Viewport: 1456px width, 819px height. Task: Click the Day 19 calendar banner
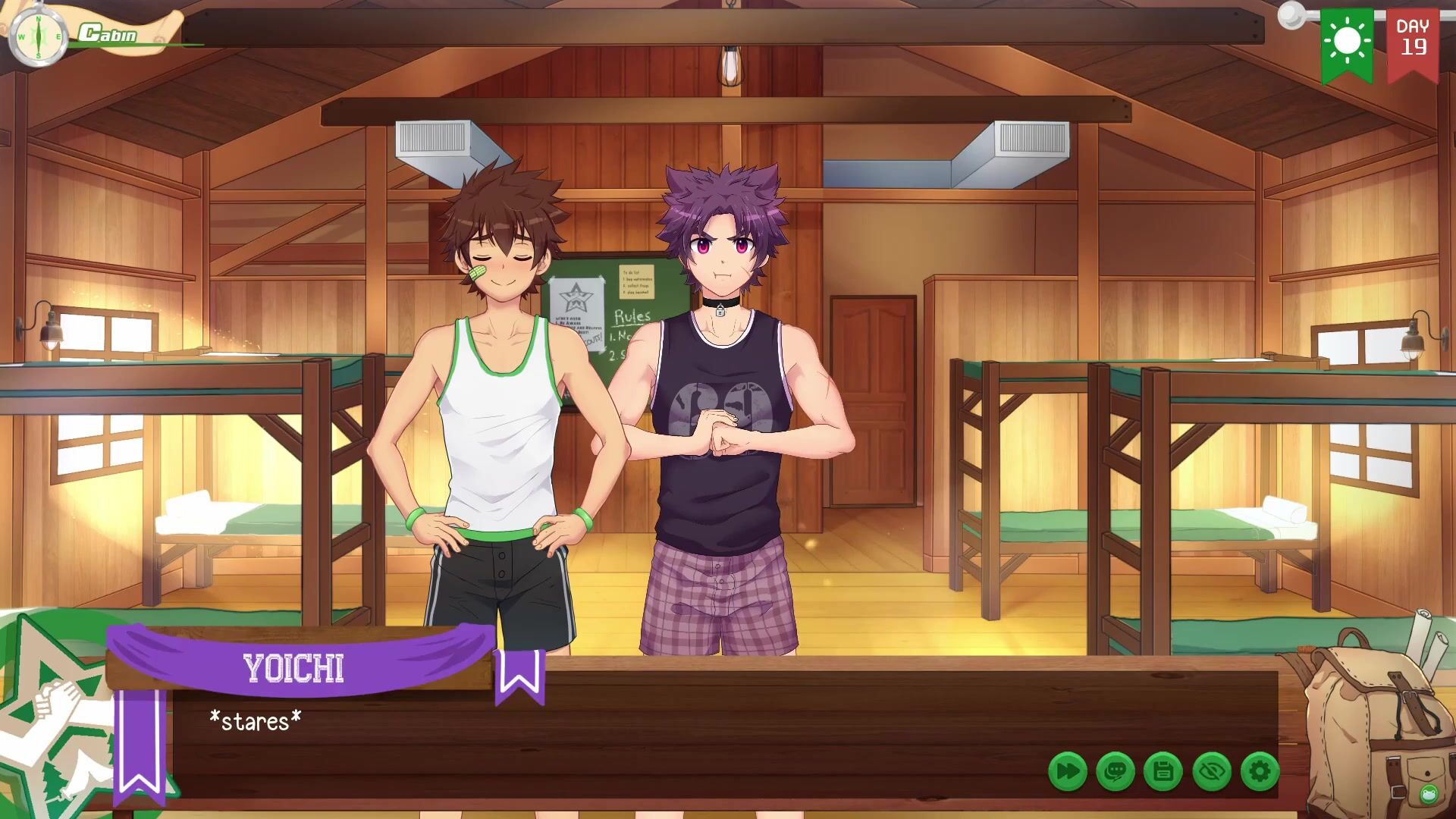pyautogui.click(x=1413, y=42)
